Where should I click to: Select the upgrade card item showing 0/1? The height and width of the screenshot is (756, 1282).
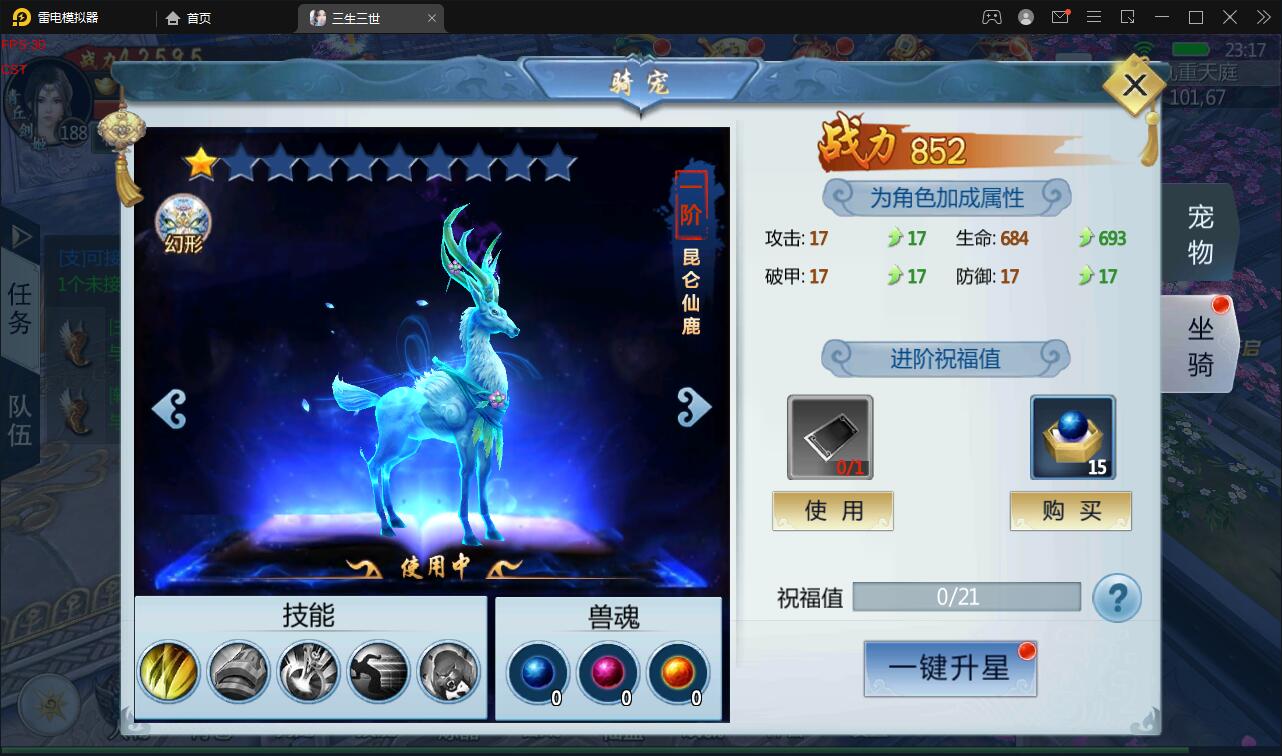point(832,436)
